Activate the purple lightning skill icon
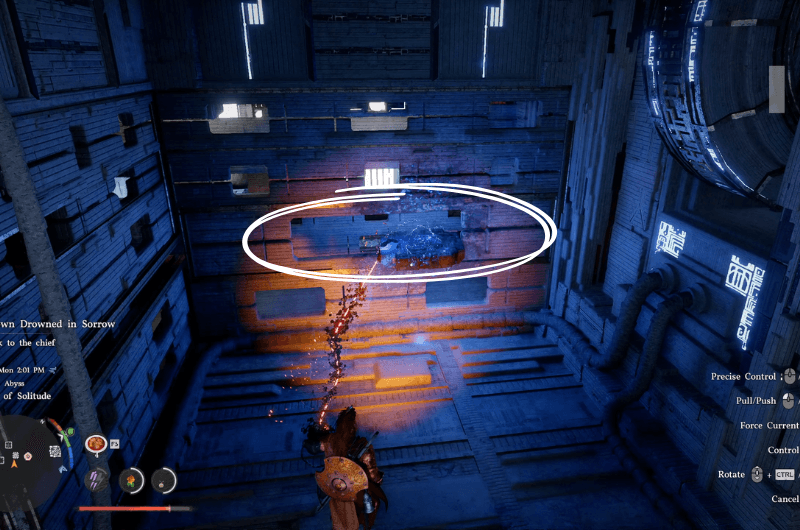Viewport: 800px width, 530px height. point(98,479)
